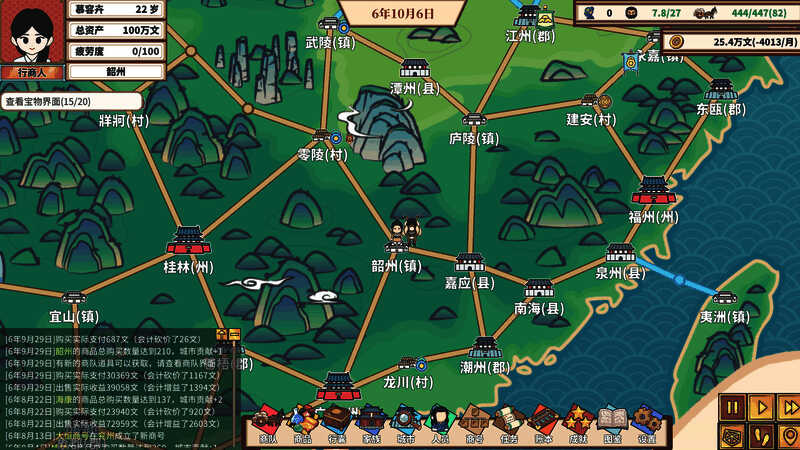
Task: Open the 成就 achievements menu
Action: coord(578,423)
